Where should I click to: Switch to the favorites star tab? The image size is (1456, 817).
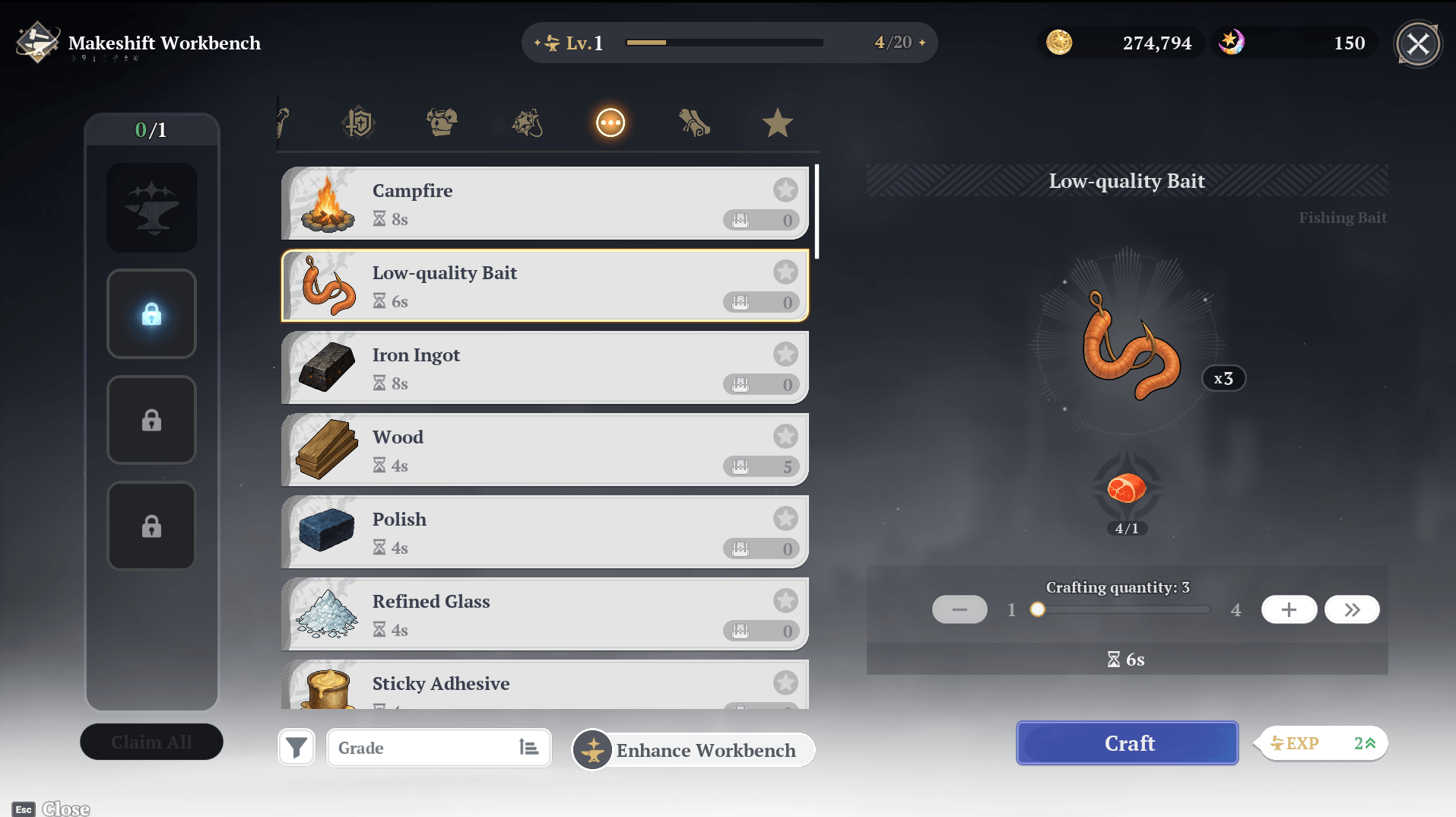777,122
